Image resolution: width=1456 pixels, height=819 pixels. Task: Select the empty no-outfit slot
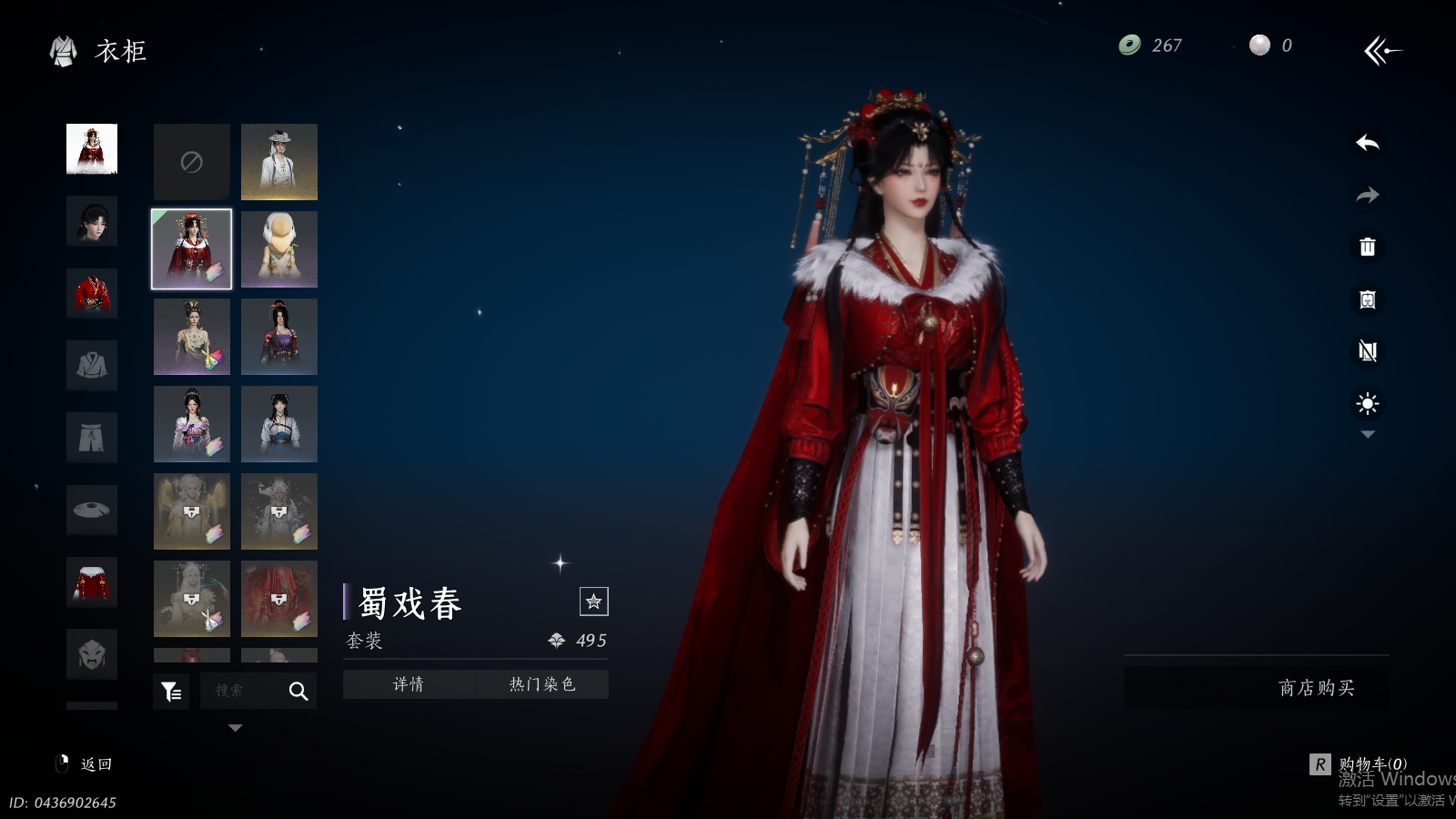coord(191,162)
